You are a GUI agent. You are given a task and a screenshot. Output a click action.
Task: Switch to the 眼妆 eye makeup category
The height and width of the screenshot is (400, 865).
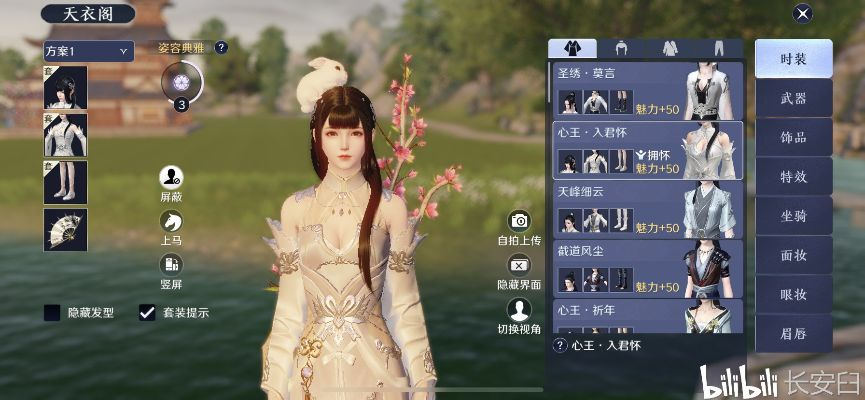coord(793,293)
